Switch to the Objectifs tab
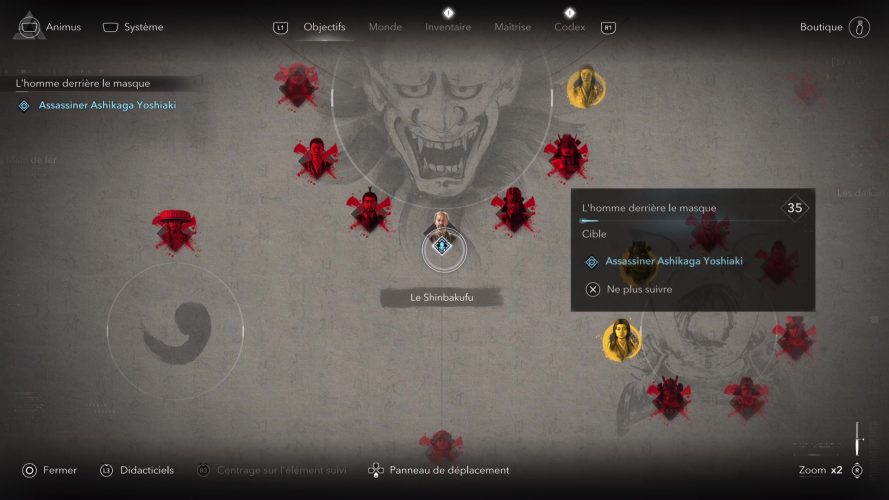889x500 pixels. (x=324, y=27)
